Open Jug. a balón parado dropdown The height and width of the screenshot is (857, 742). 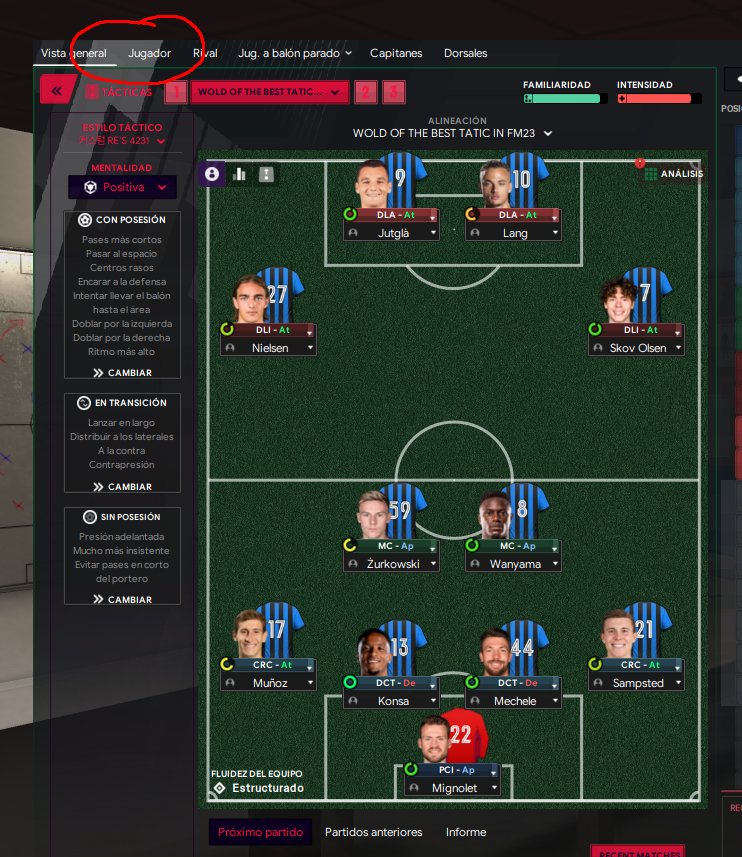295,53
